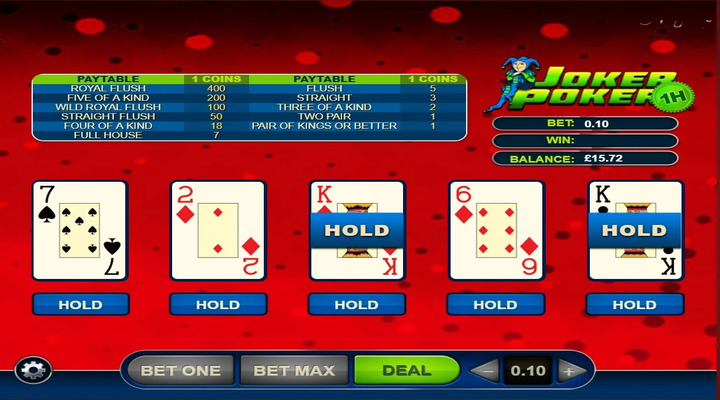
Task: Unhold the black King card
Action: [633, 230]
